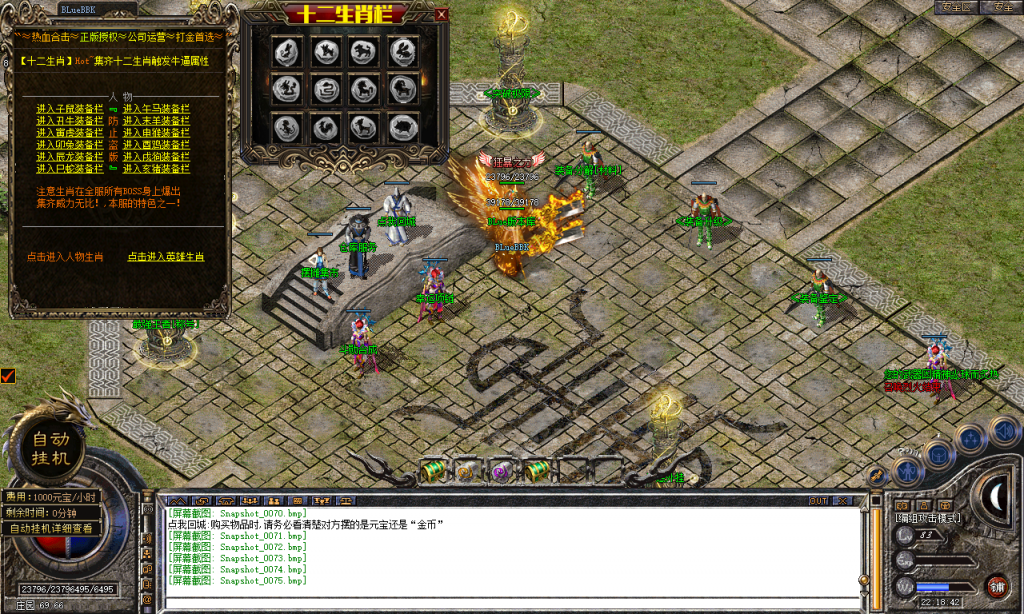Select the 进入辰龙装备栏 link
Image resolution: width=1024 pixels, height=614 pixels.
point(70,156)
